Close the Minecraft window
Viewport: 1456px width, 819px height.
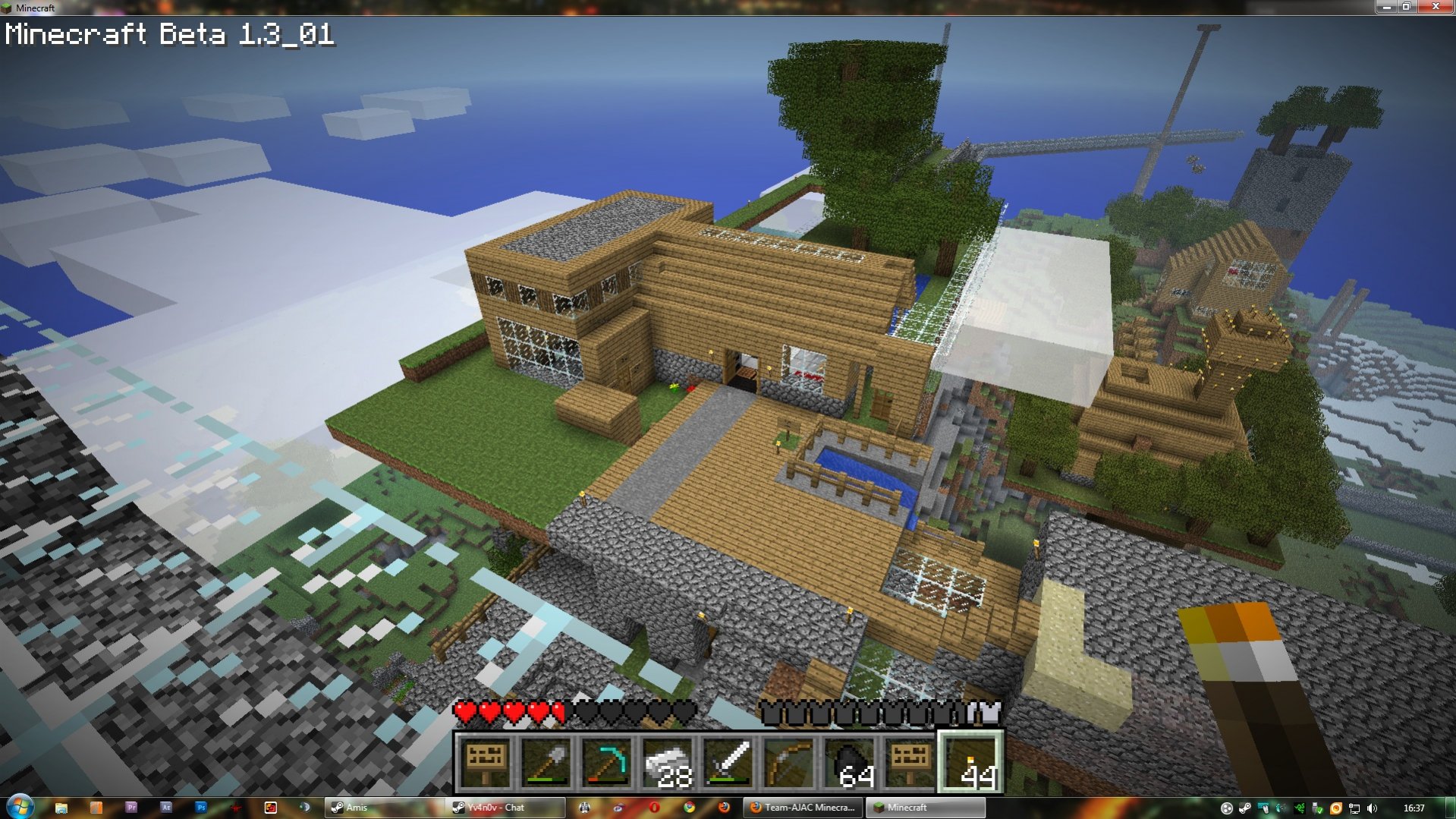[x=1435, y=7]
